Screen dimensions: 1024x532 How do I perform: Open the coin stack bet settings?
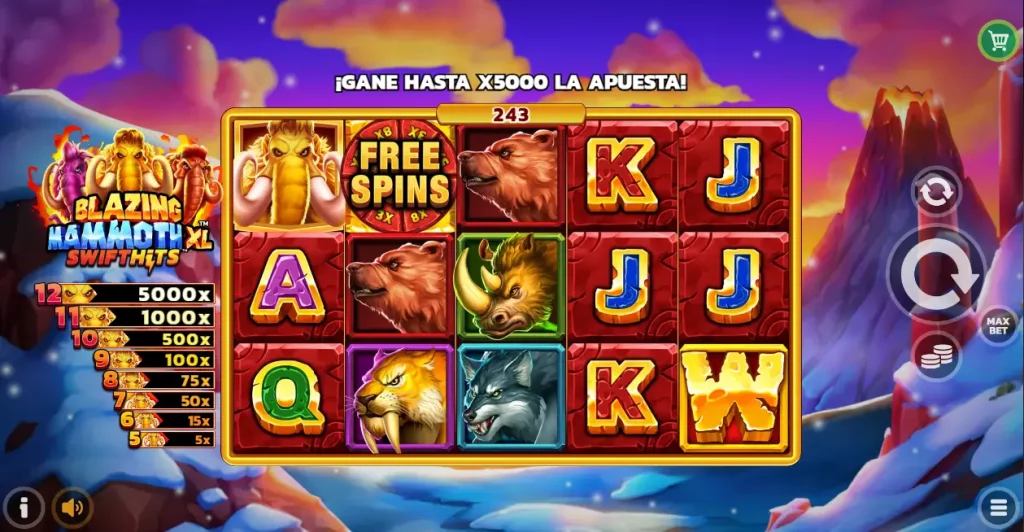[x=936, y=356]
